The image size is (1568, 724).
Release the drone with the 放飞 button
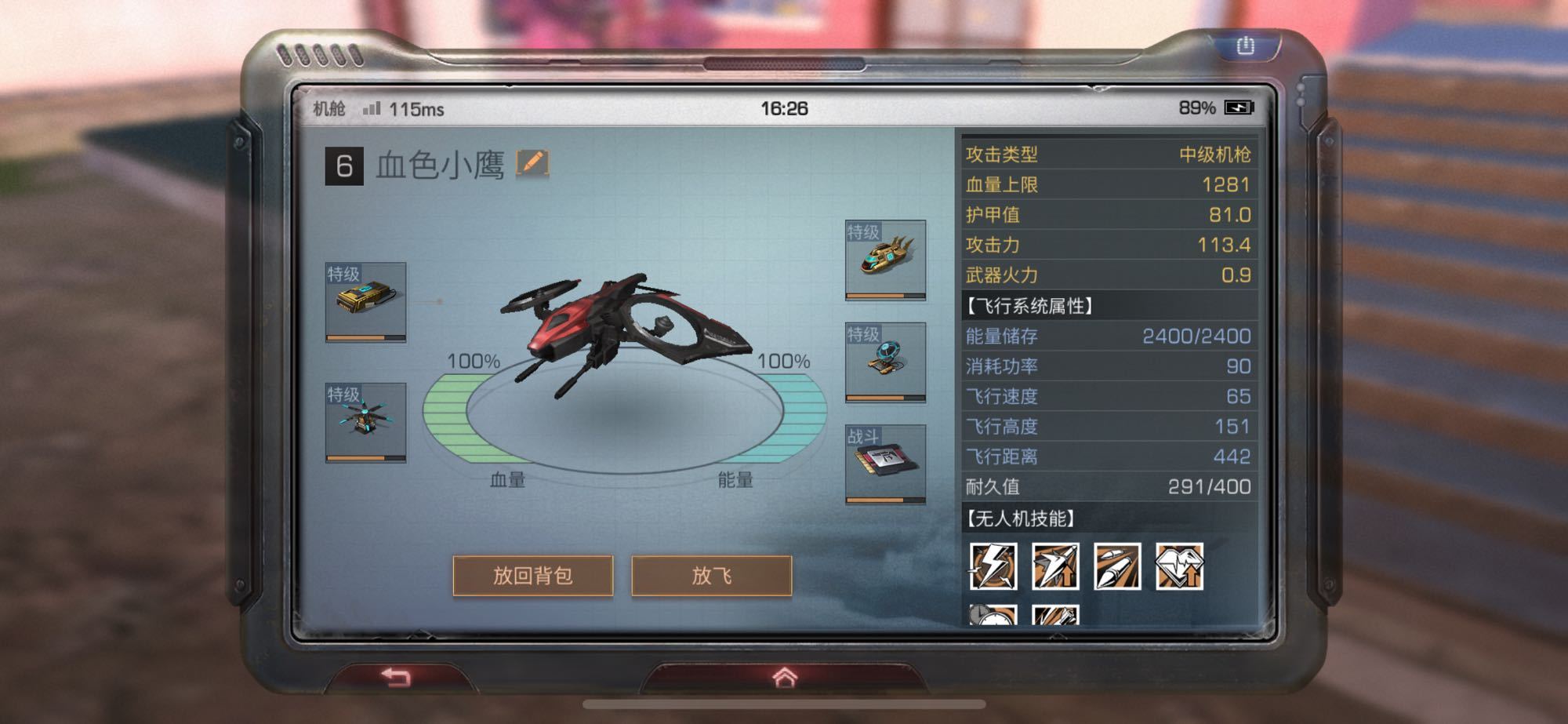click(711, 576)
